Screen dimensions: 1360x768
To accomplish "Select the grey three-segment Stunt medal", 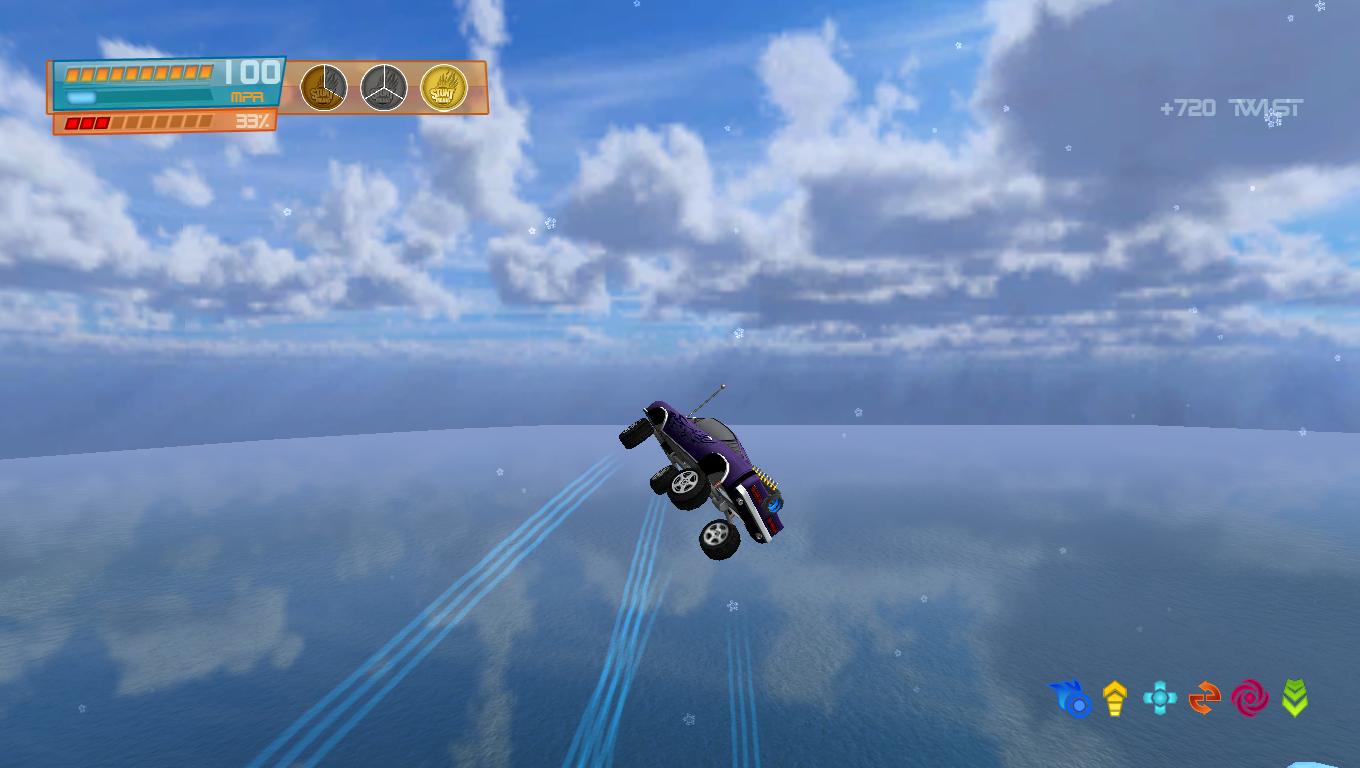I will [x=383, y=88].
